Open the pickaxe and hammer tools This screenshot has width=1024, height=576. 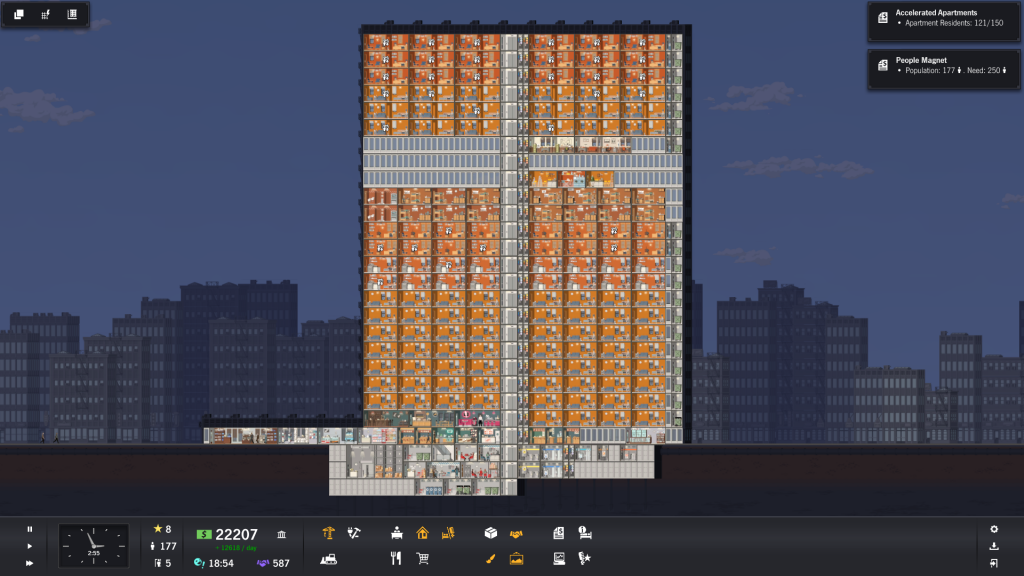353,534
